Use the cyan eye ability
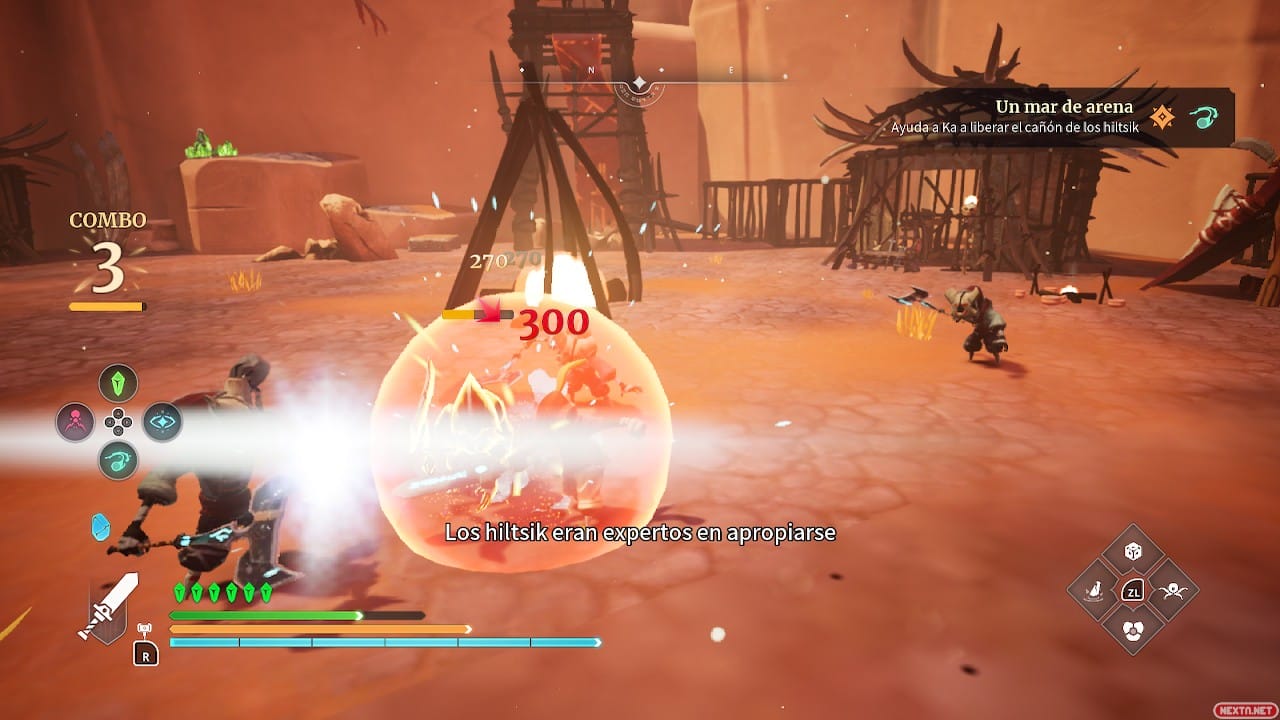Screen dimensions: 1280x720 tap(161, 422)
